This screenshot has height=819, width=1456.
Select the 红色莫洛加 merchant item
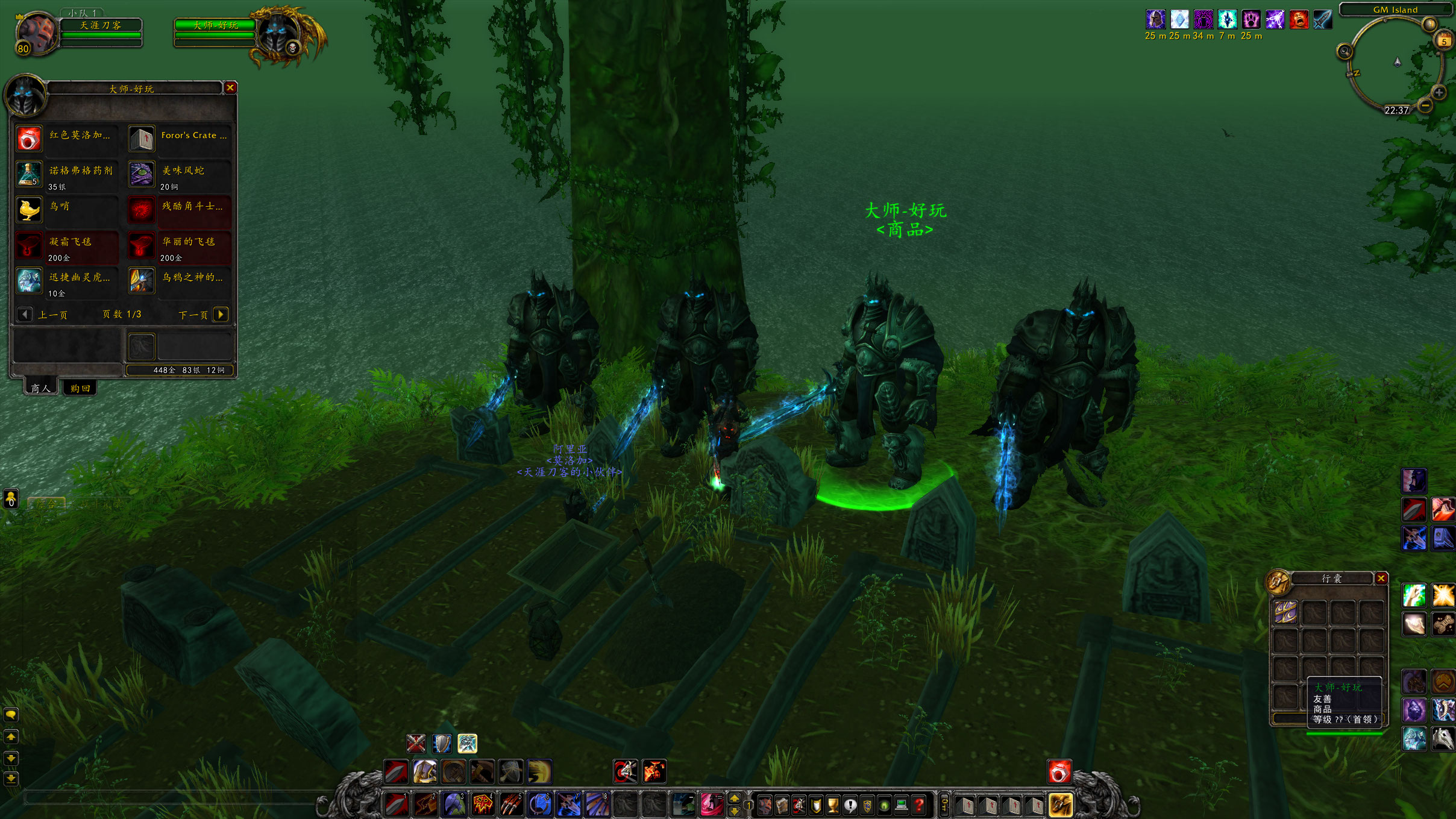click(29, 139)
